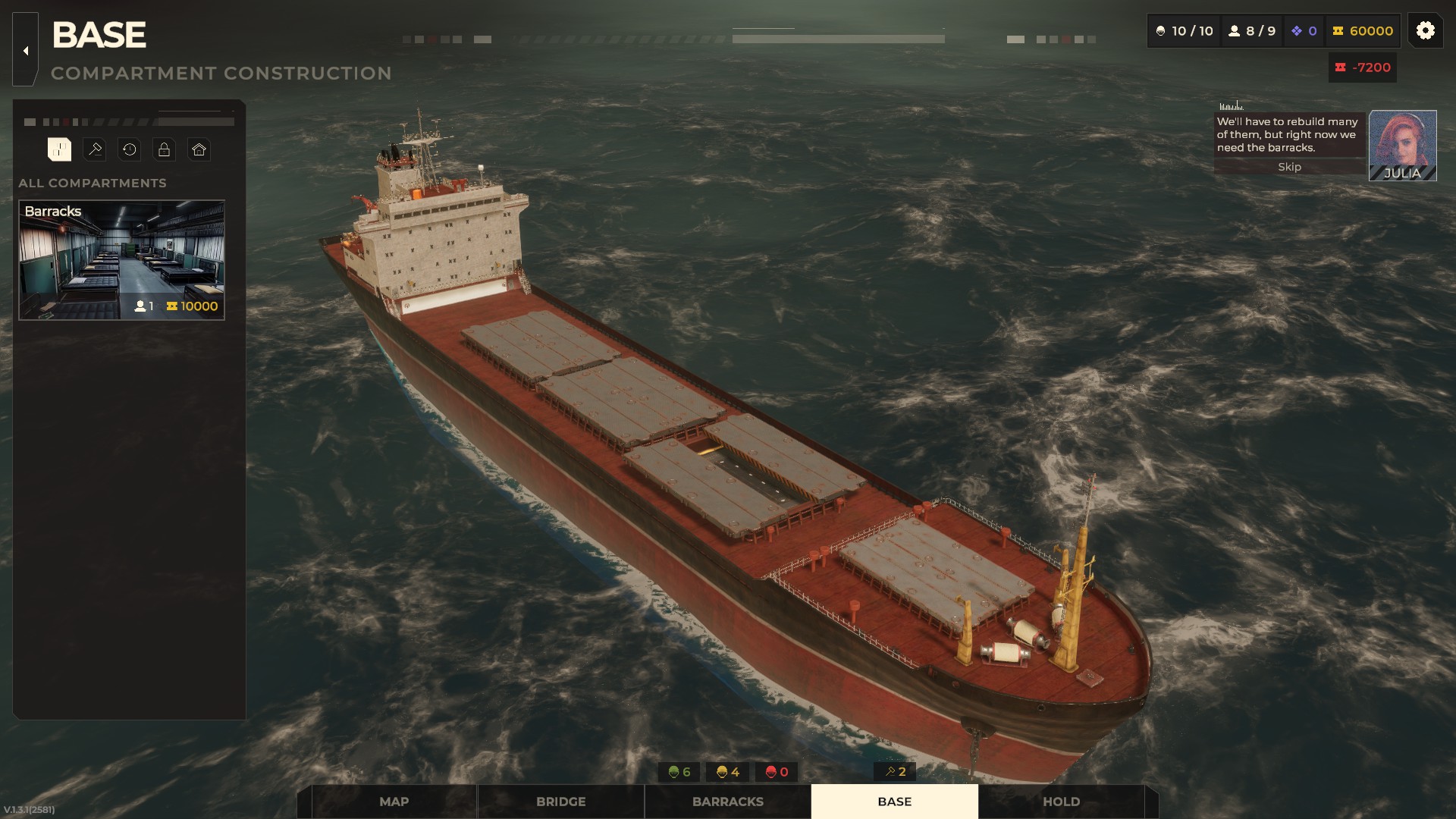Click Julia's portrait

point(1402,145)
